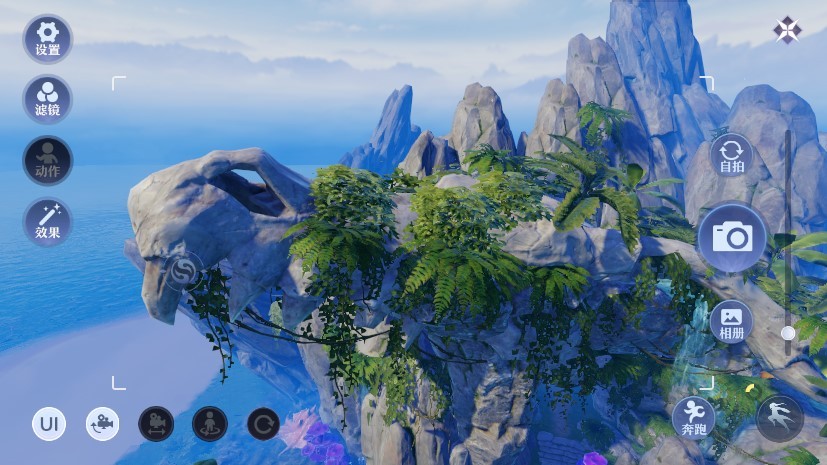Switch to 自拍 selfie mode

(732, 156)
